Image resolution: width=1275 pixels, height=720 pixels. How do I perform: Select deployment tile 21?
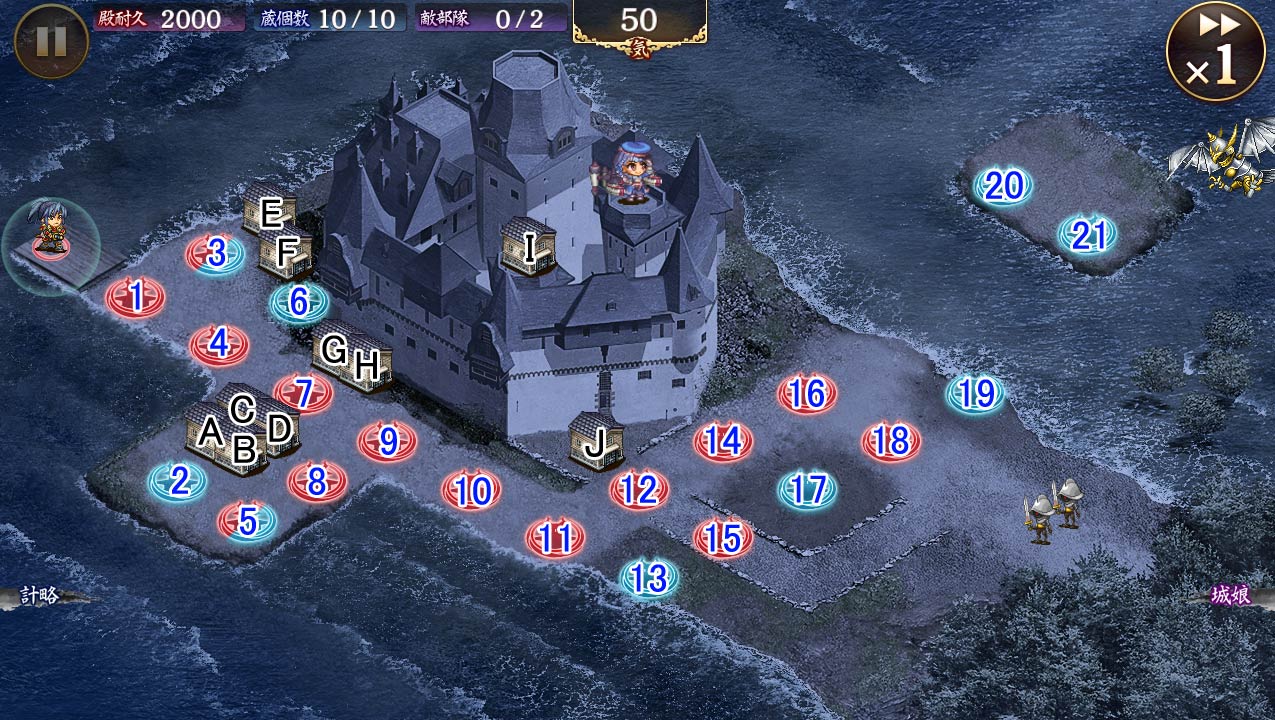[1087, 235]
